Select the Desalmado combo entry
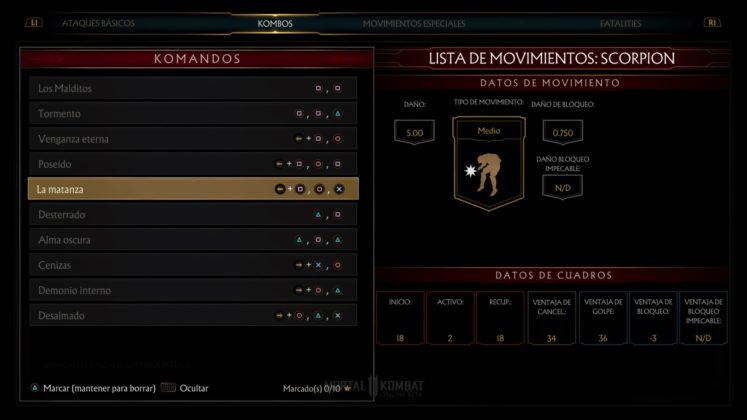 point(193,315)
